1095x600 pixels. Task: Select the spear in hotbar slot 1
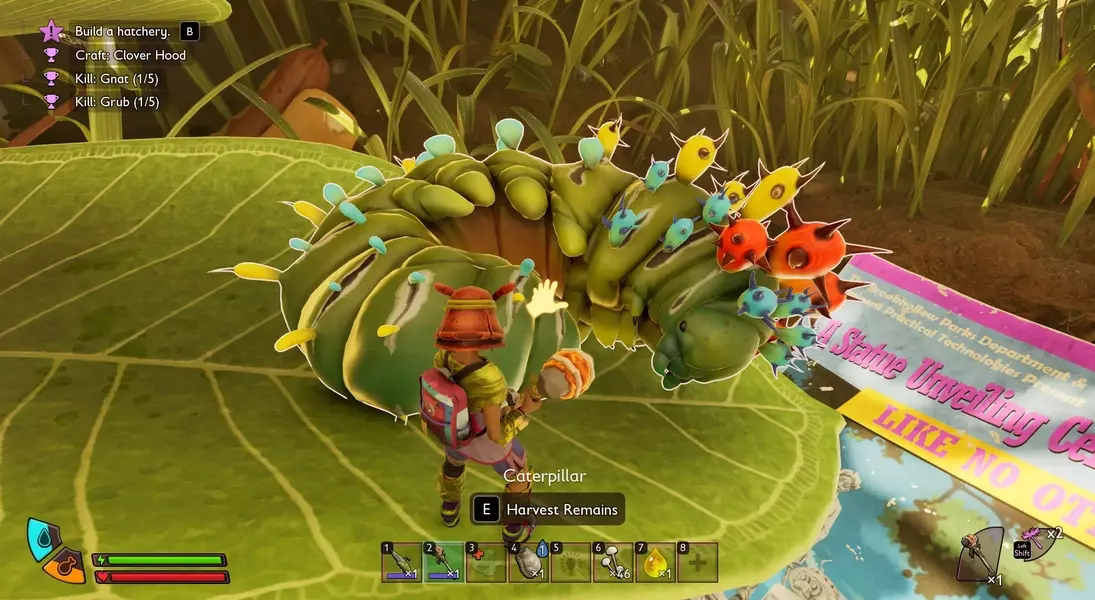pyautogui.click(x=400, y=562)
